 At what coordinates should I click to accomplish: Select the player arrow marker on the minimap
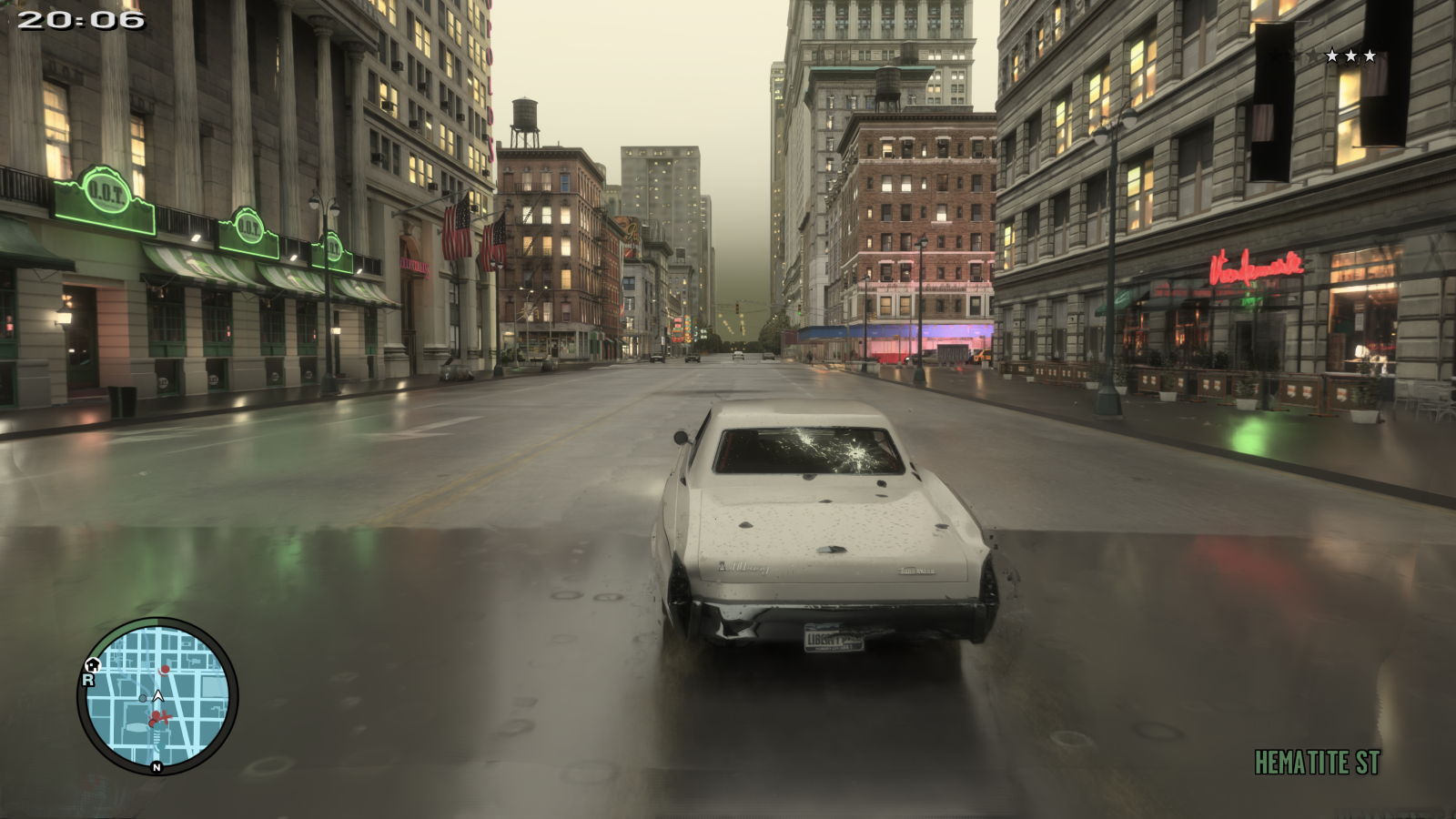157,697
